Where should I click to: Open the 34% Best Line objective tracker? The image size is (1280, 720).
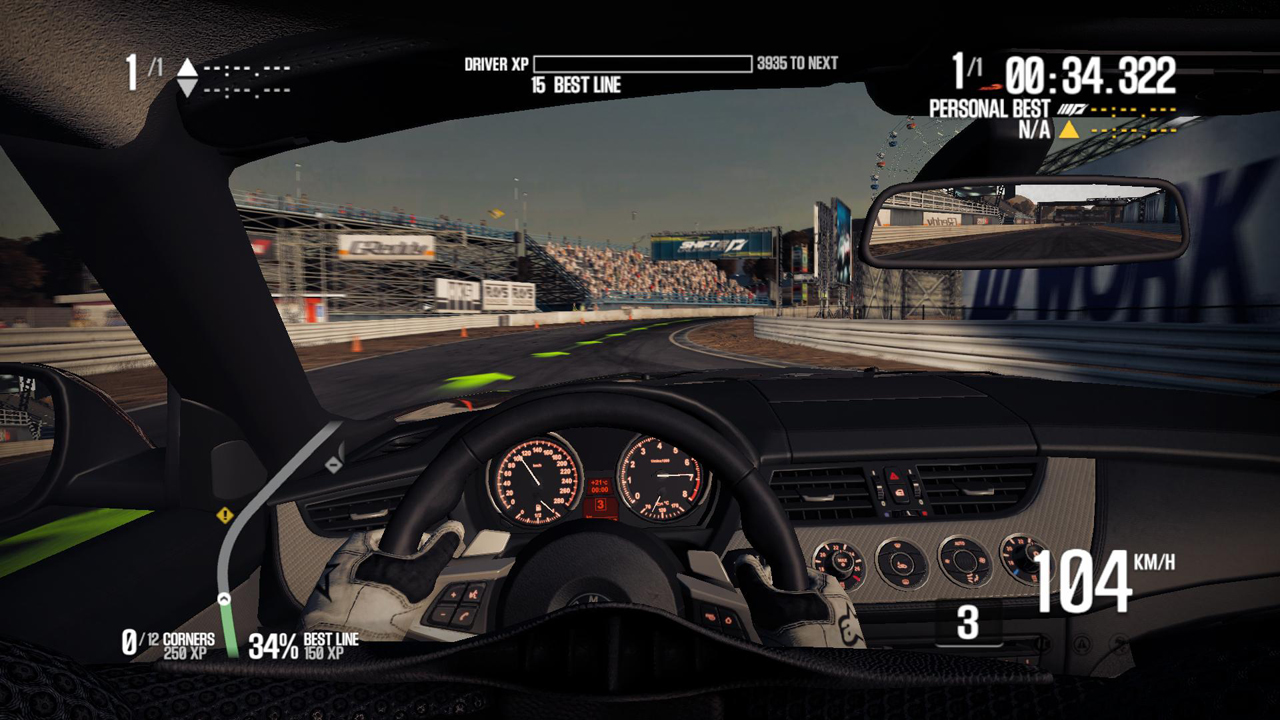303,646
